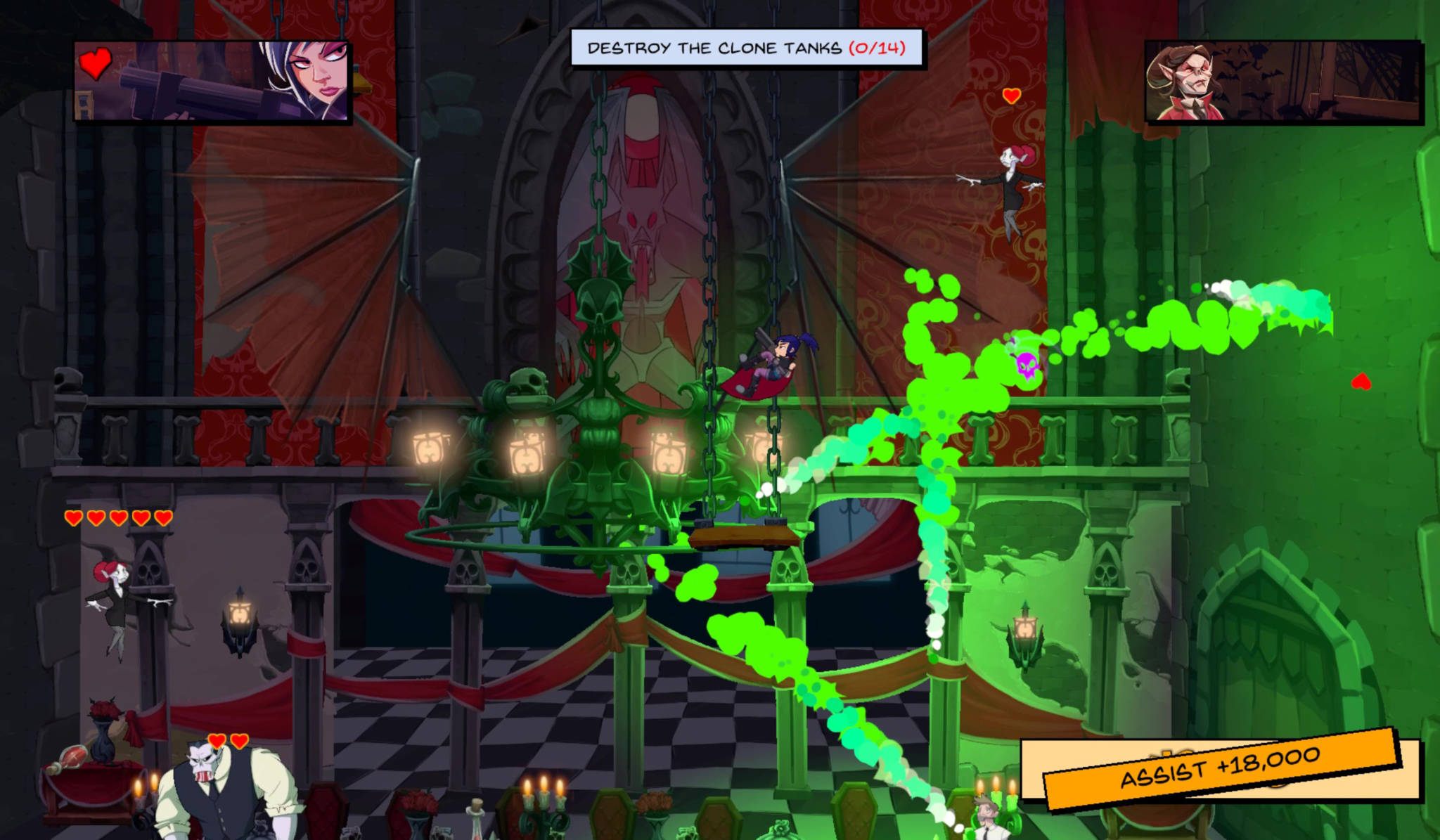Select the vampire boss portrait panel
The width and height of the screenshot is (1440, 840).
(1282, 81)
